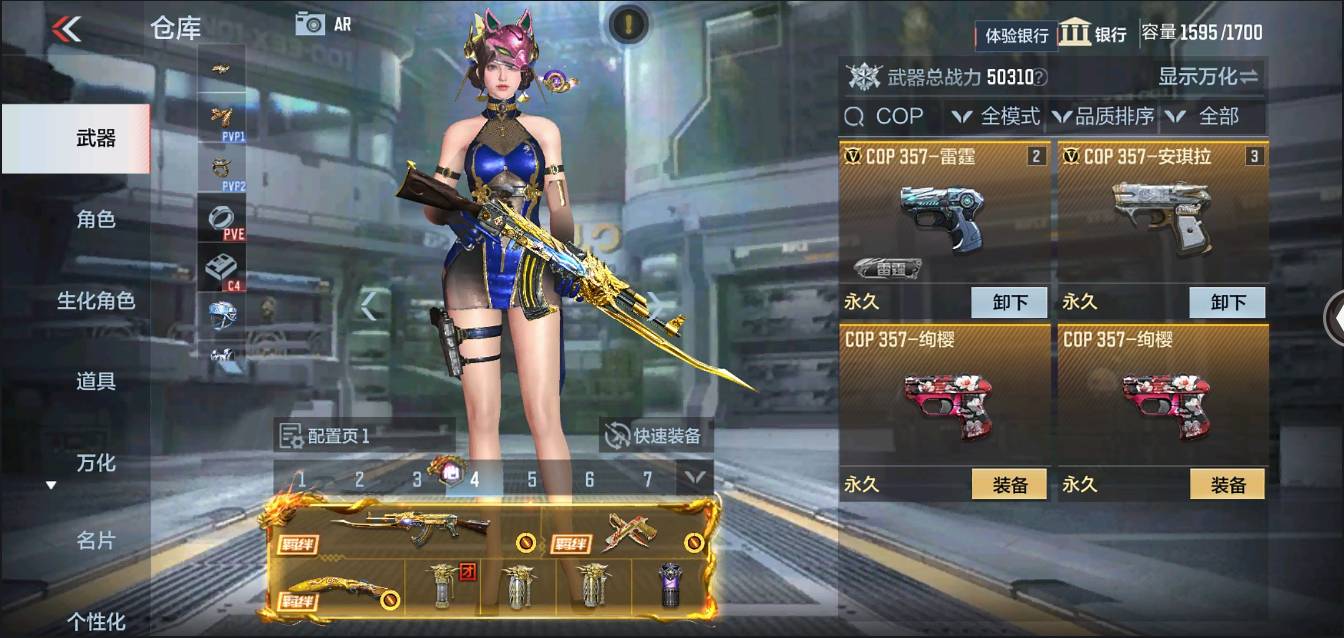Switch to the 生化角色 tab
The image size is (1344, 638).
click(96, 300)
